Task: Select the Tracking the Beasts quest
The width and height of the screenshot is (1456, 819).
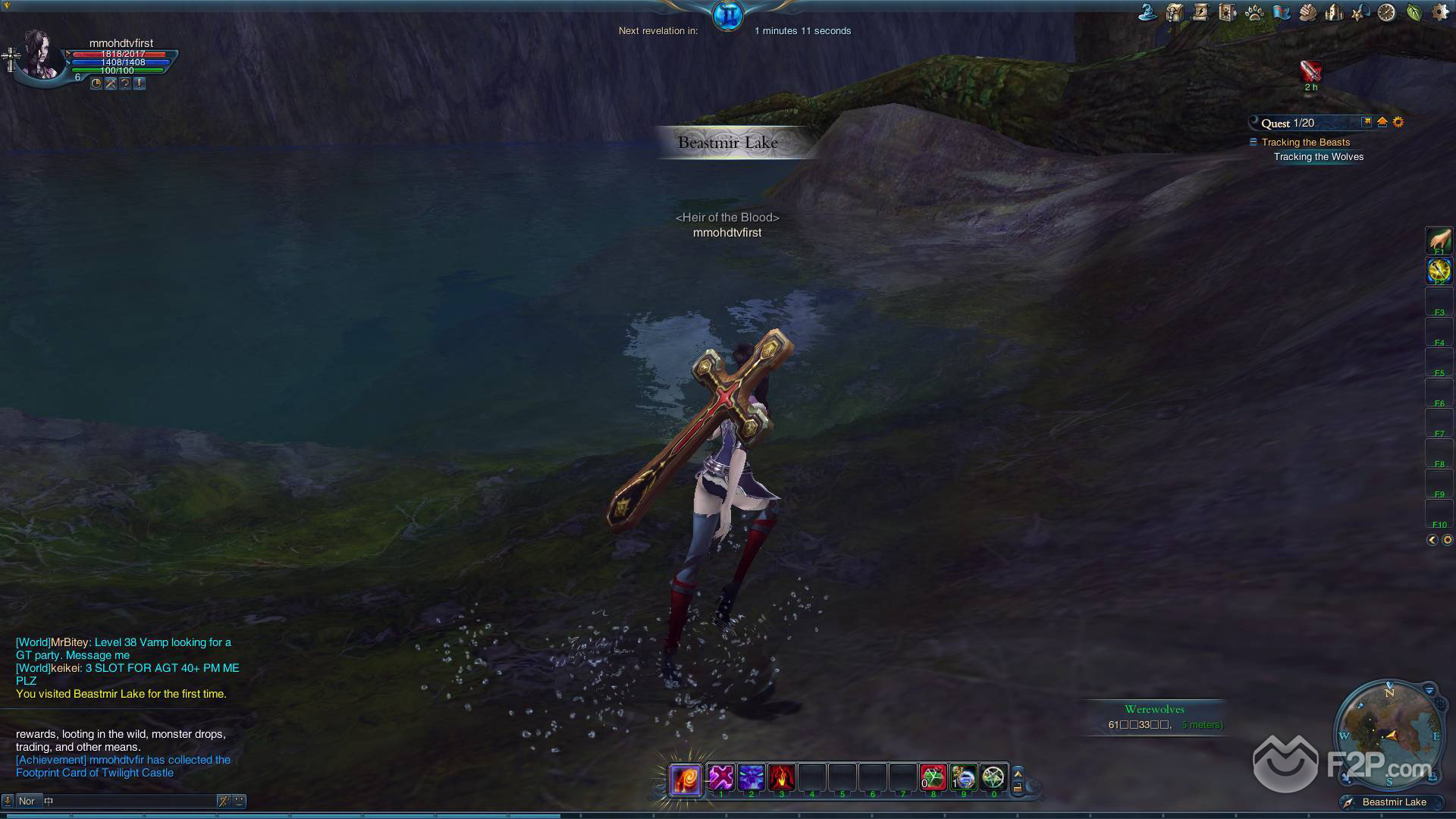Action: click(1305, 142)
